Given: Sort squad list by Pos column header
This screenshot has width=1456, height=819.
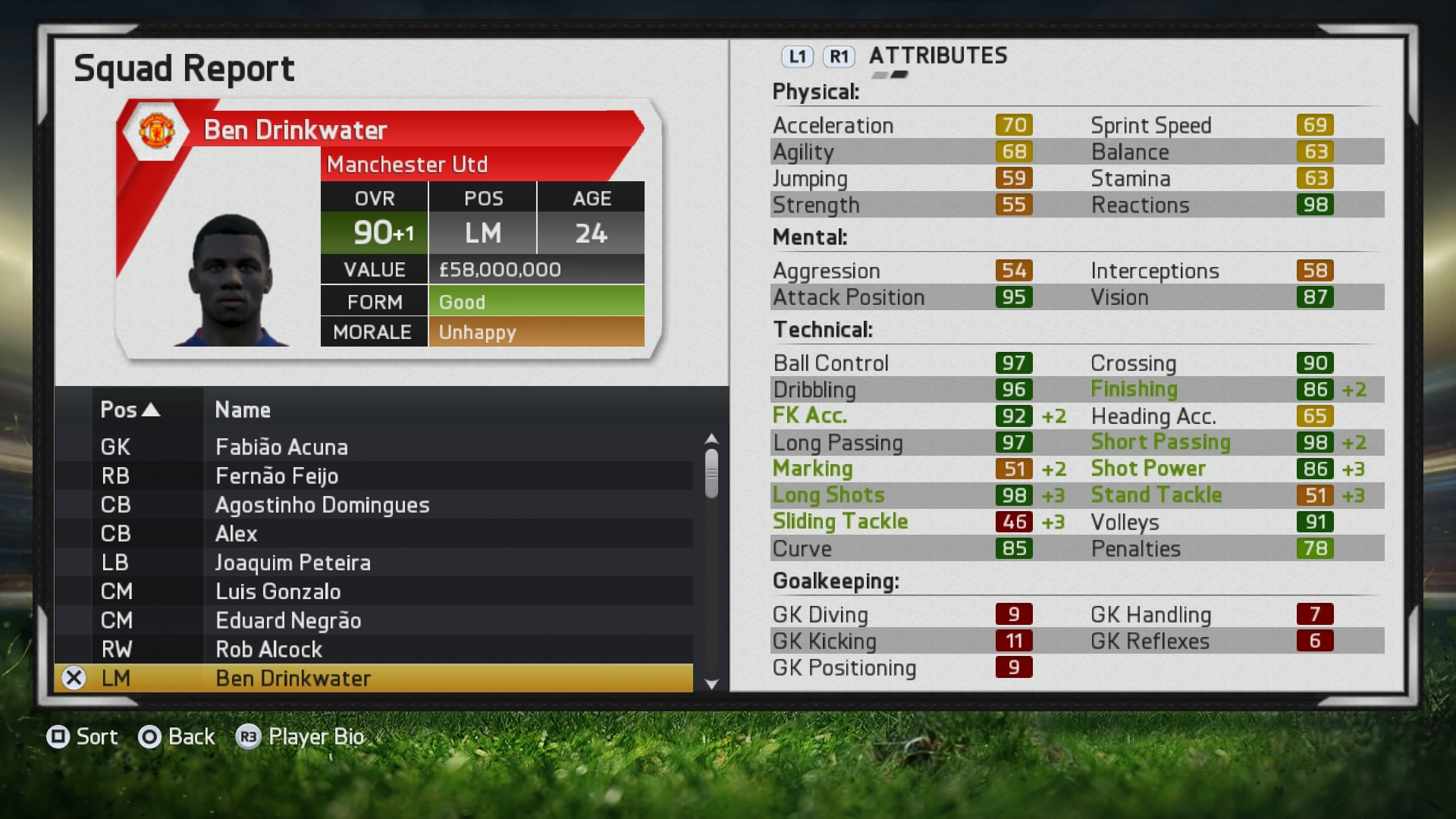Looking at the screenshot, I should point(130,409).
